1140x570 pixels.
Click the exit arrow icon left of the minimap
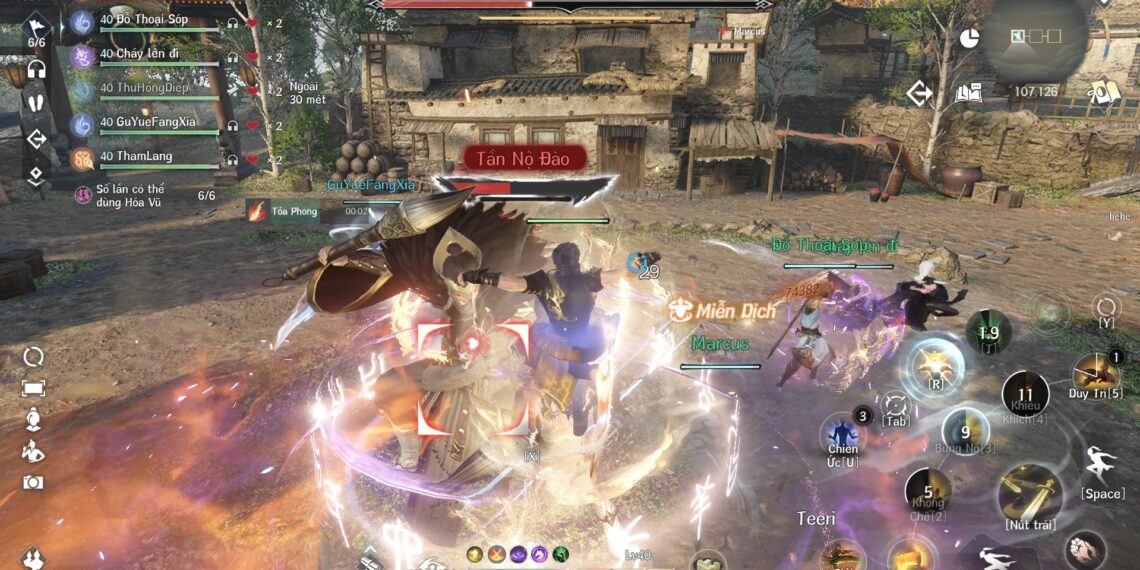(x=919, y=94)
